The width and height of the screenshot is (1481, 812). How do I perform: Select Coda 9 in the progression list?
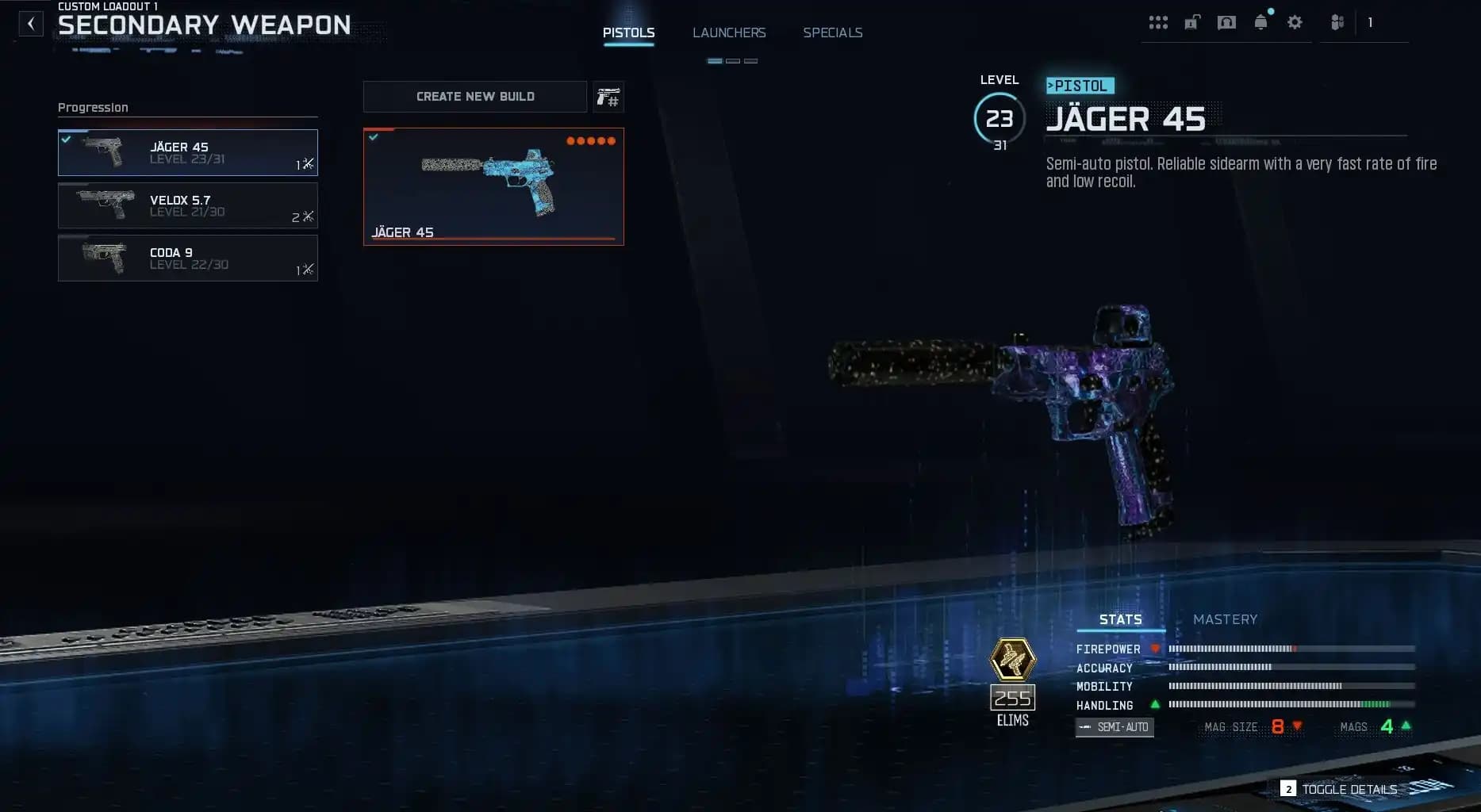[x=187, y=258]
